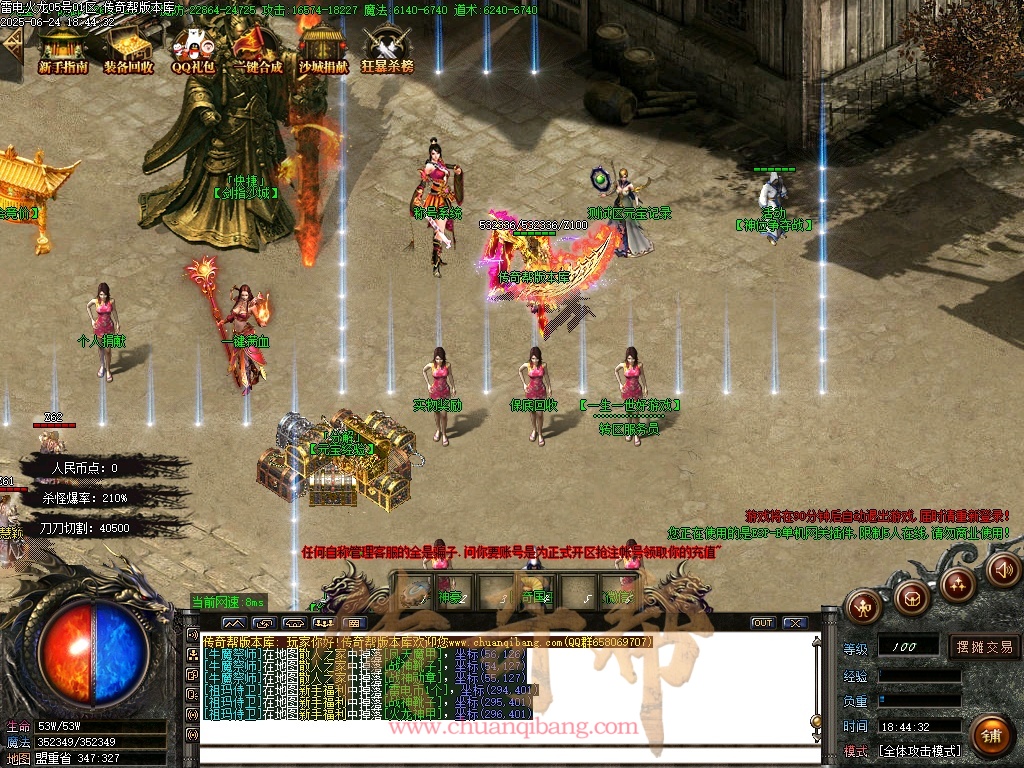Open the skills sparkle round button
The height and width of the screenshot is (768, 1024).
(x=958, y=583)
